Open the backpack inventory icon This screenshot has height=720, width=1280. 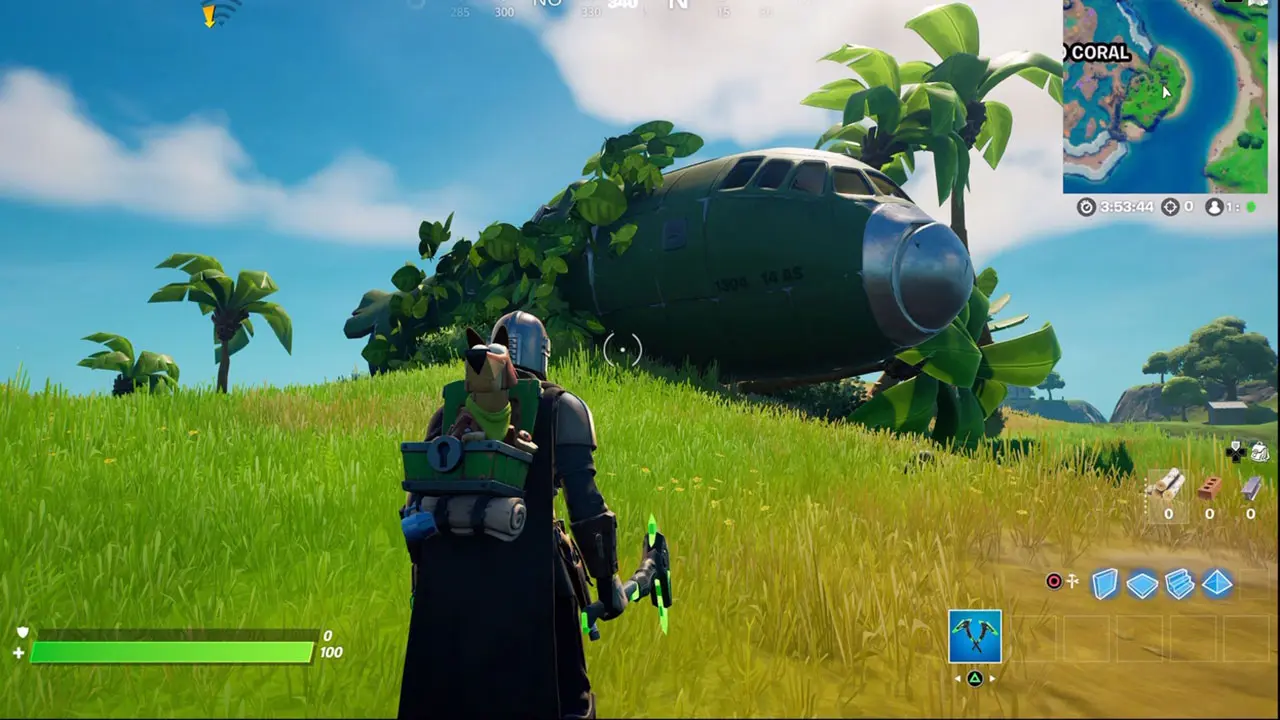(x=1259, y=452)
